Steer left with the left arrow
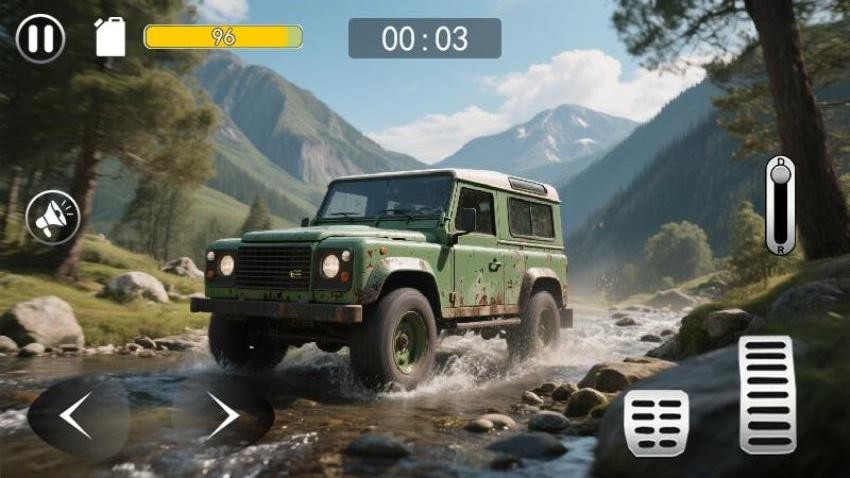 click(77, 416)
